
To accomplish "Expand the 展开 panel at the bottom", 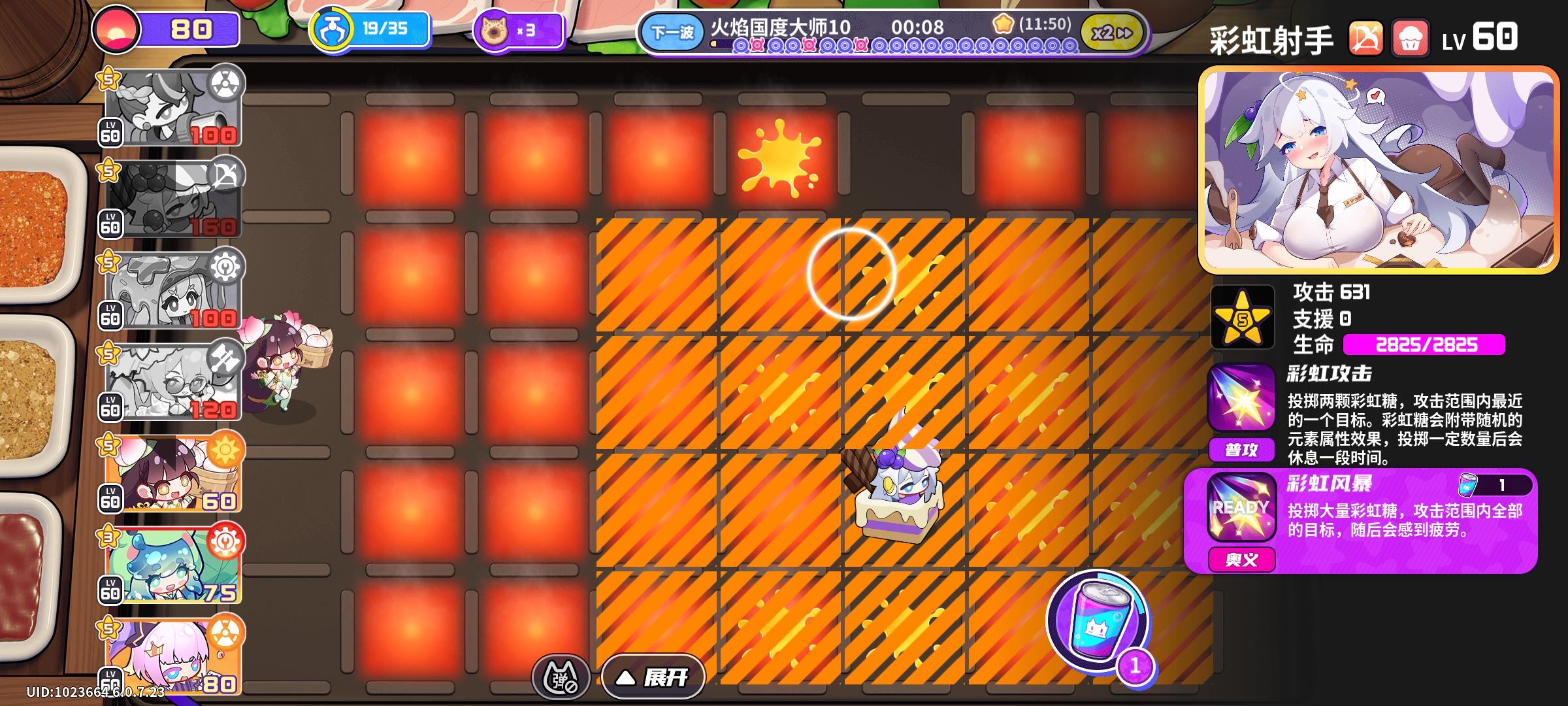I will pos(653,678).
